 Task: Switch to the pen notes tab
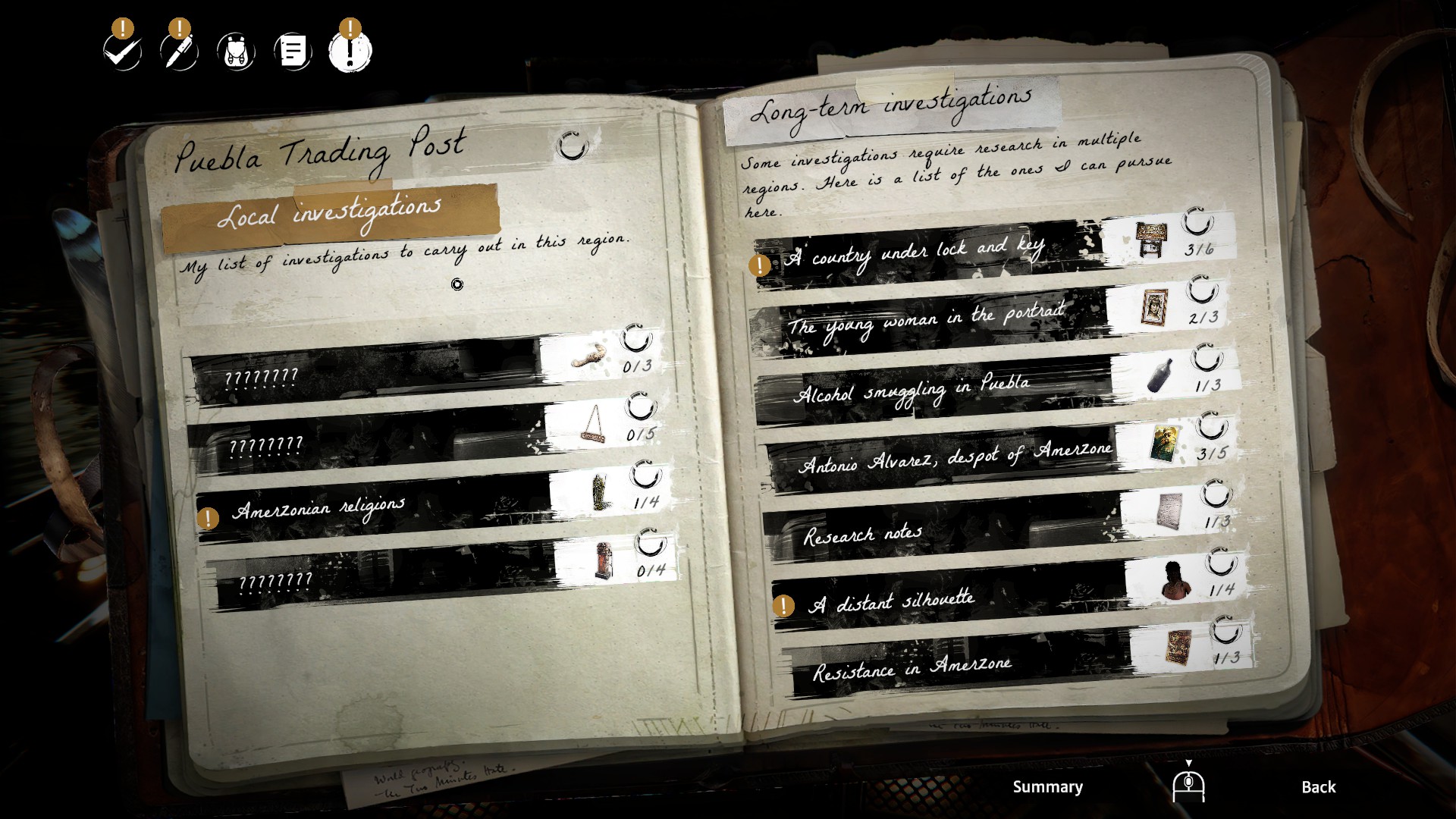click(179, 52)
